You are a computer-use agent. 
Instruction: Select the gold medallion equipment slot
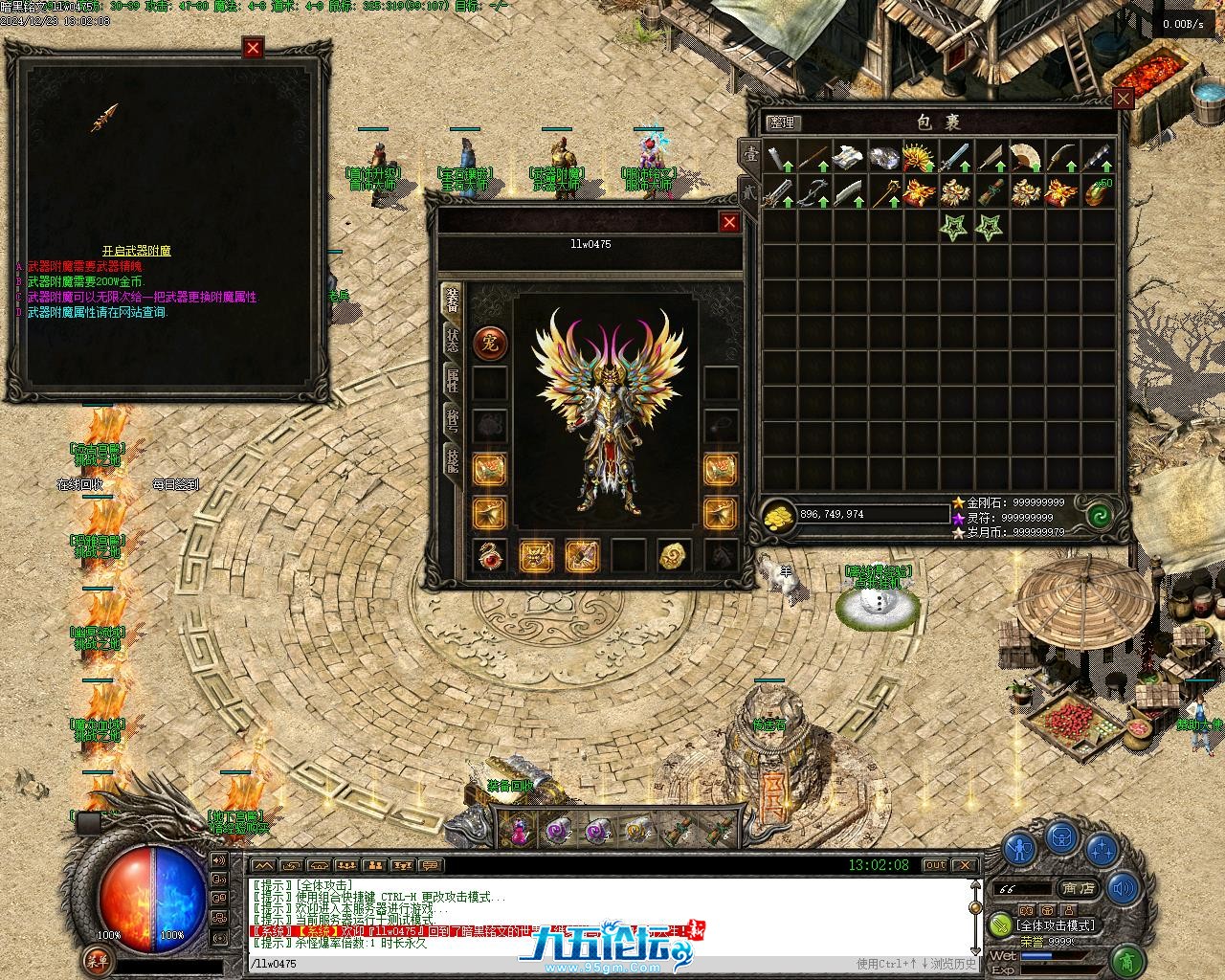[x=674, y=555]
